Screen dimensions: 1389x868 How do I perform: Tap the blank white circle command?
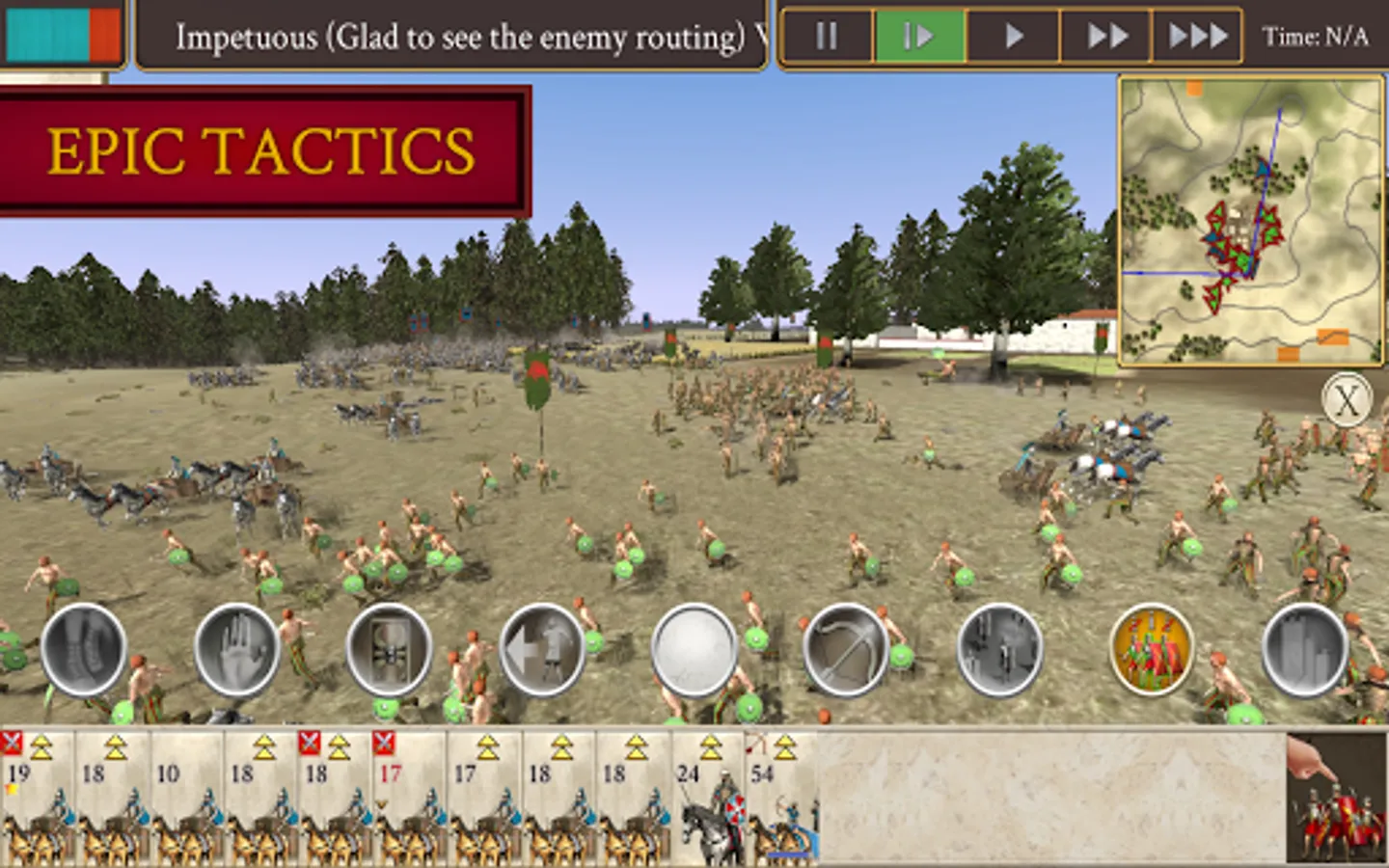click(x=694, y=649)
